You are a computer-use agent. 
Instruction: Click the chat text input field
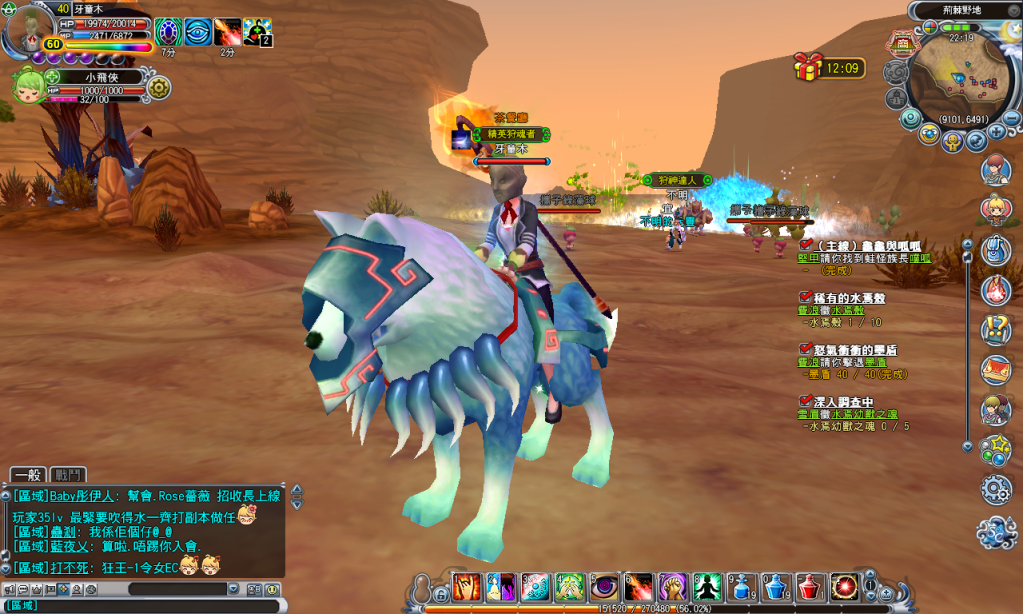(150, 605)
